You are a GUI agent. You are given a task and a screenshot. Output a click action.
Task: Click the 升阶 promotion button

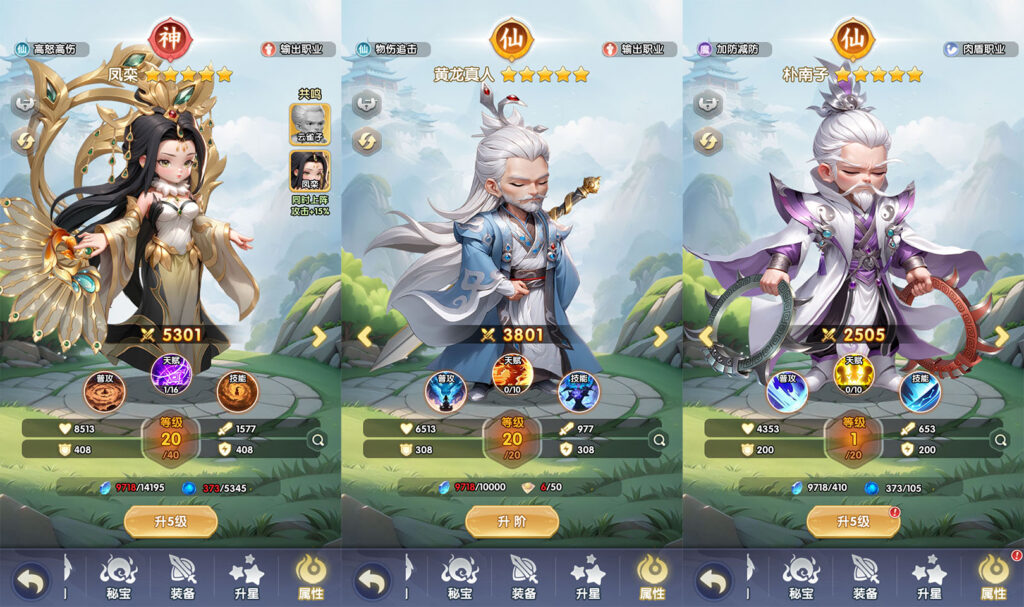[x=511, y=521]
